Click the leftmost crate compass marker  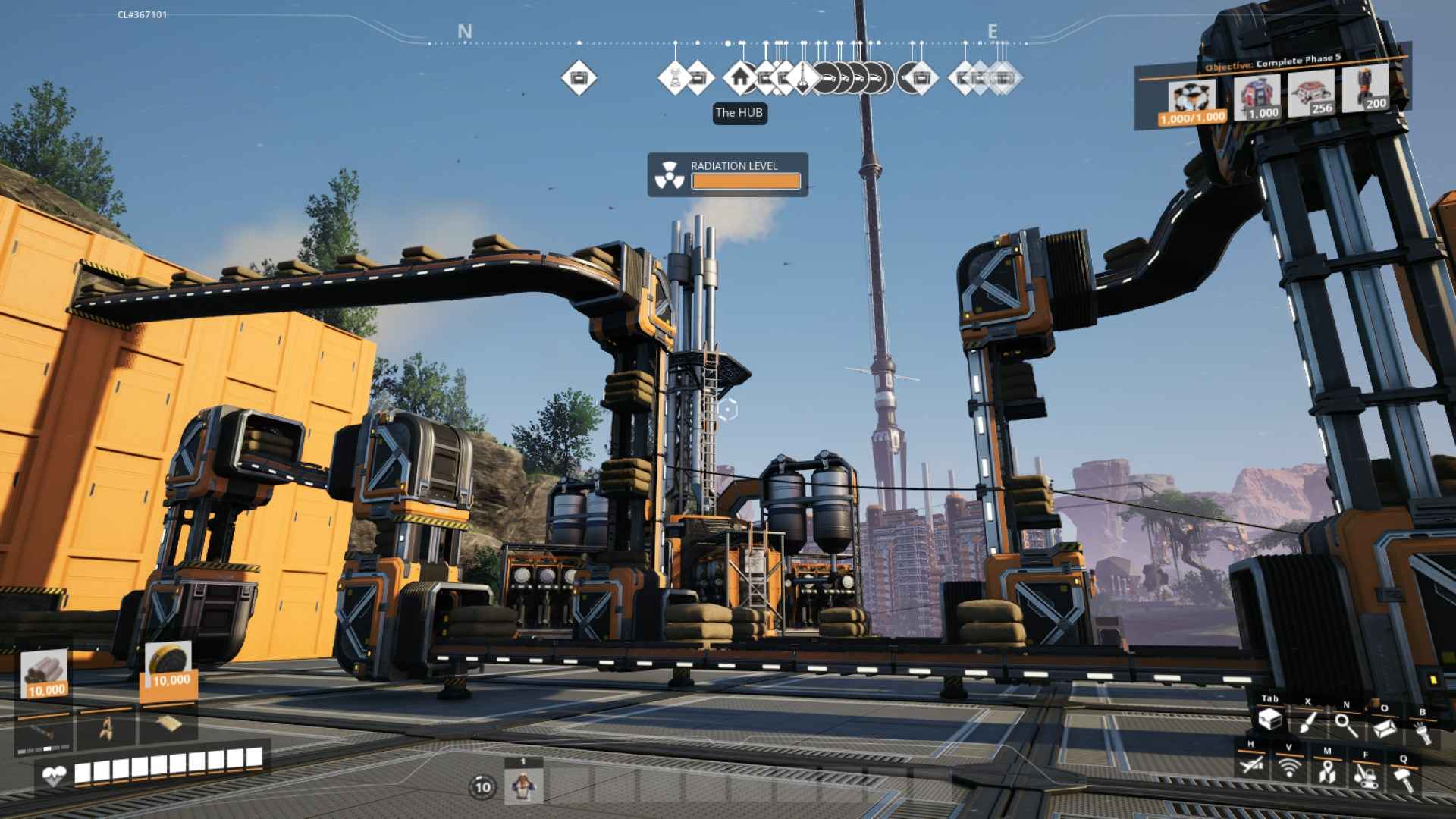pos(579,77)
